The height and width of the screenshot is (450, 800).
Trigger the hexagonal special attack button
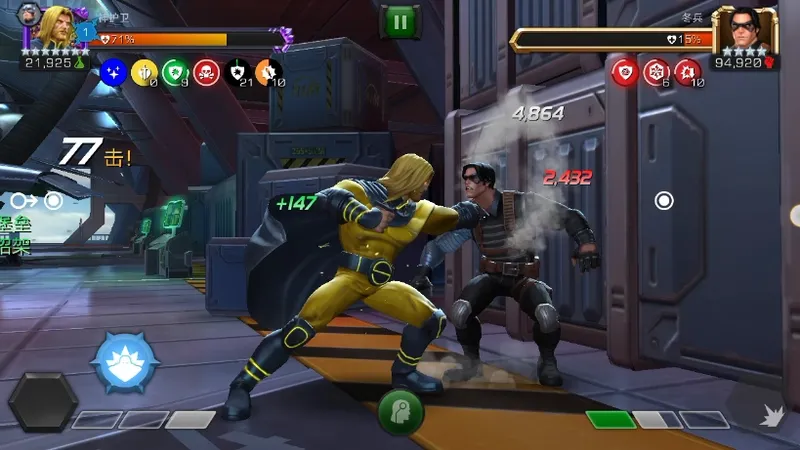pos(43,401)
